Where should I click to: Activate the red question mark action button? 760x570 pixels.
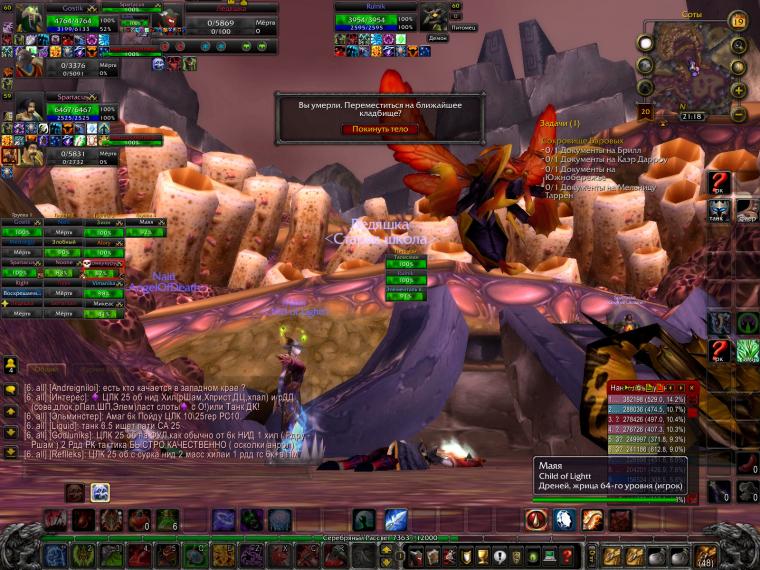720,183
